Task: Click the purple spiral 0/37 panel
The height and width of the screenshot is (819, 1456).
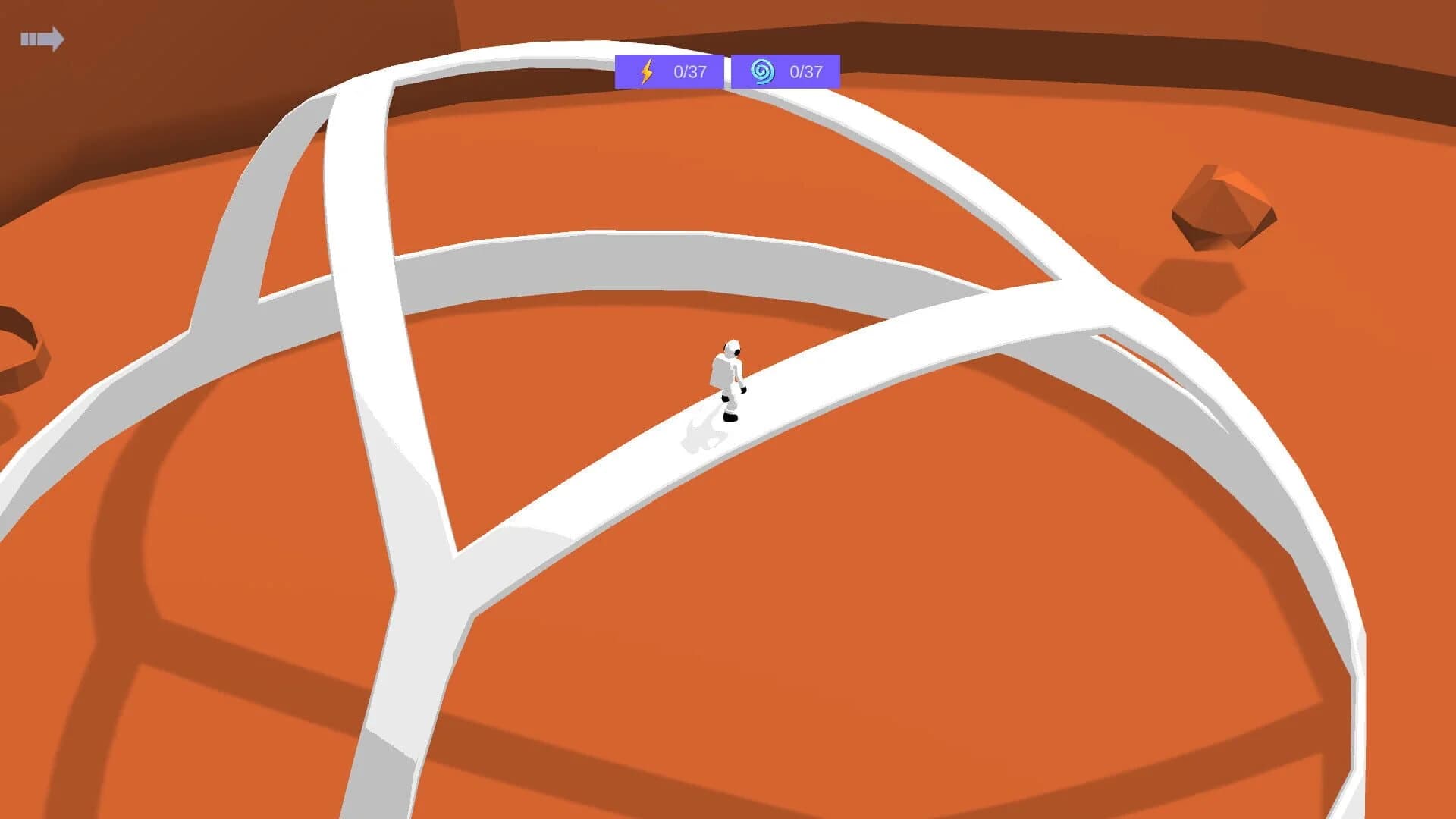Action: 785,72
